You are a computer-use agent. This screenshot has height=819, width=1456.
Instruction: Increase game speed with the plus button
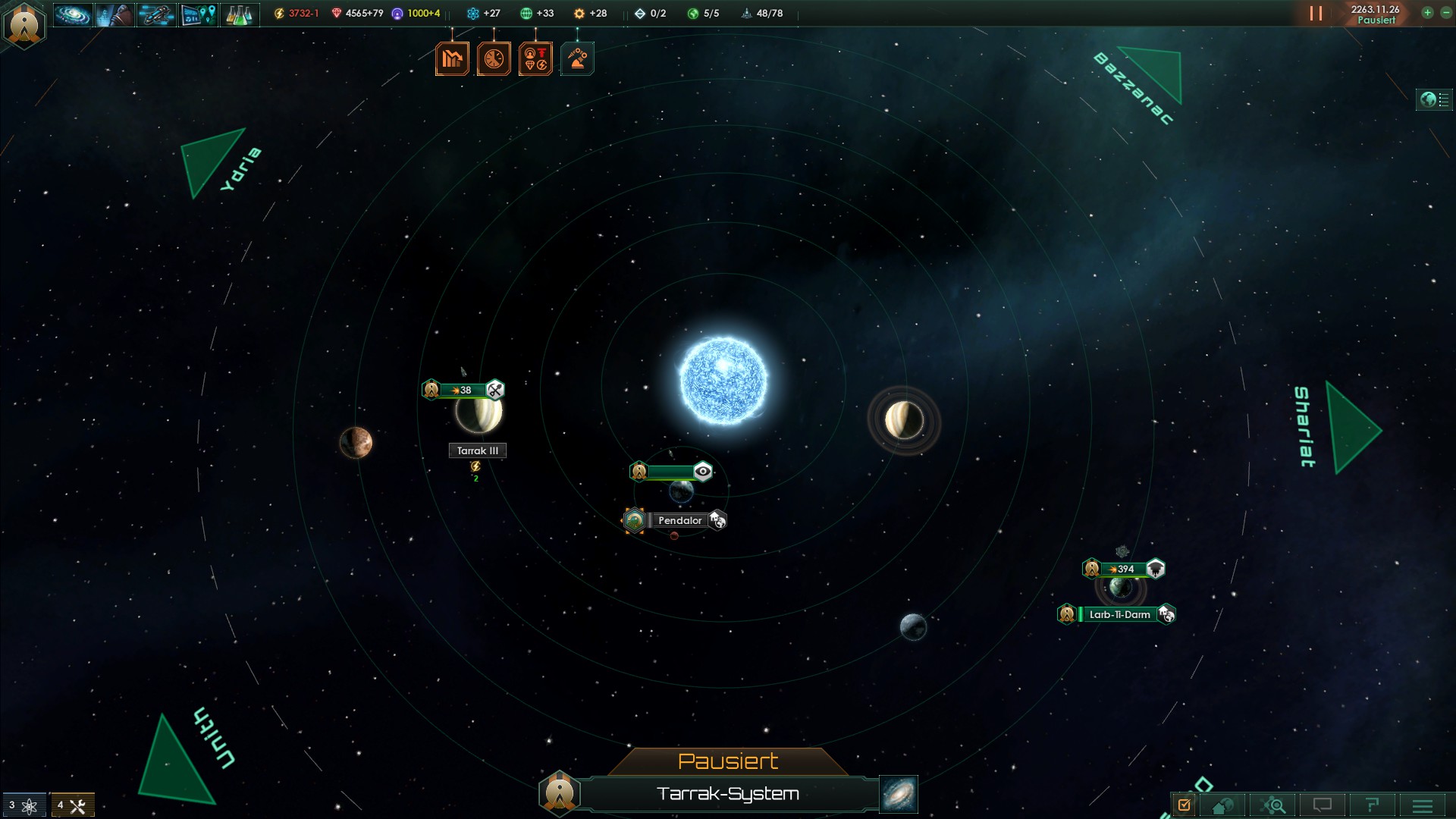(1427, 13)
